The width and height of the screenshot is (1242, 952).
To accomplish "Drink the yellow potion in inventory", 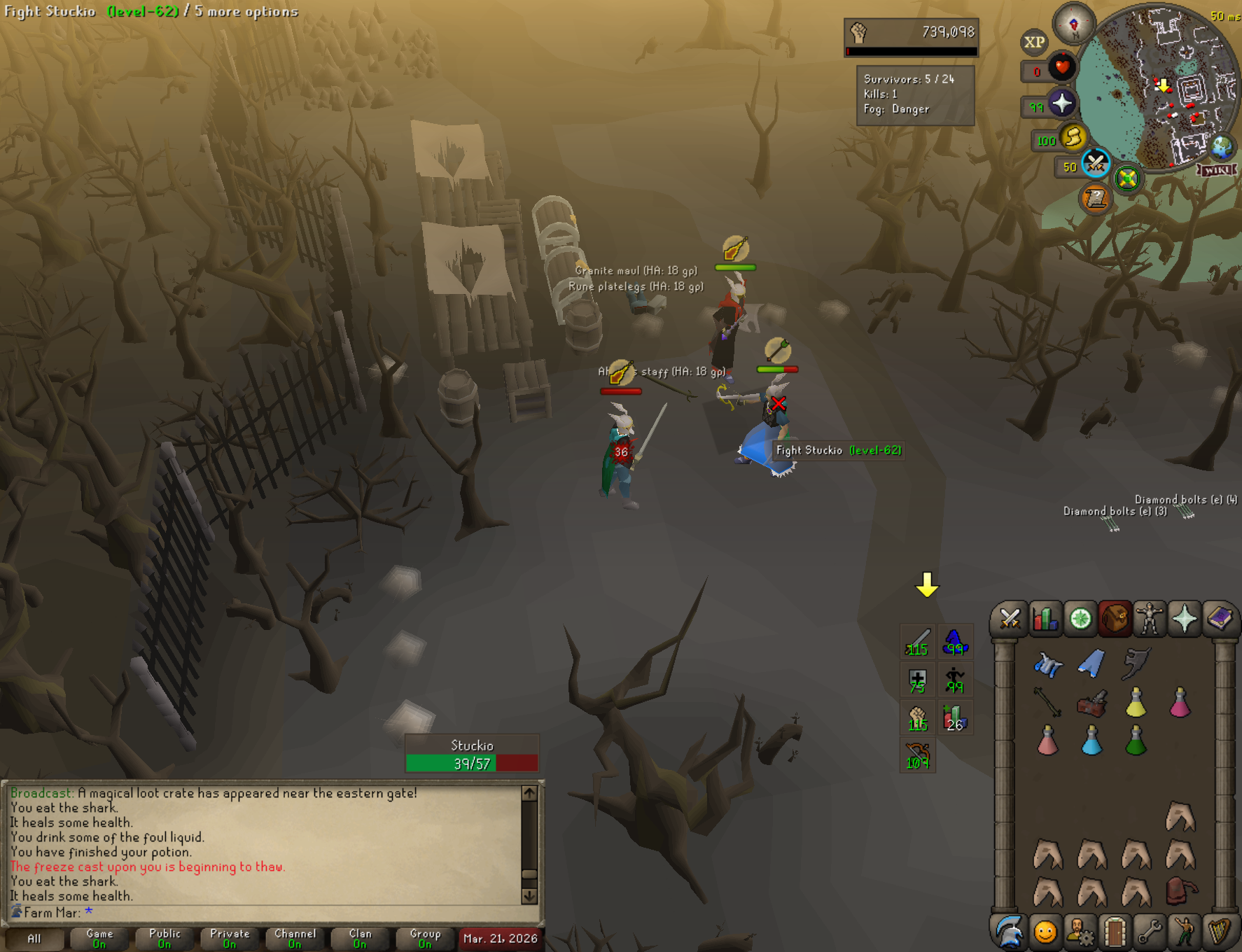I will tap(1136, 702).
